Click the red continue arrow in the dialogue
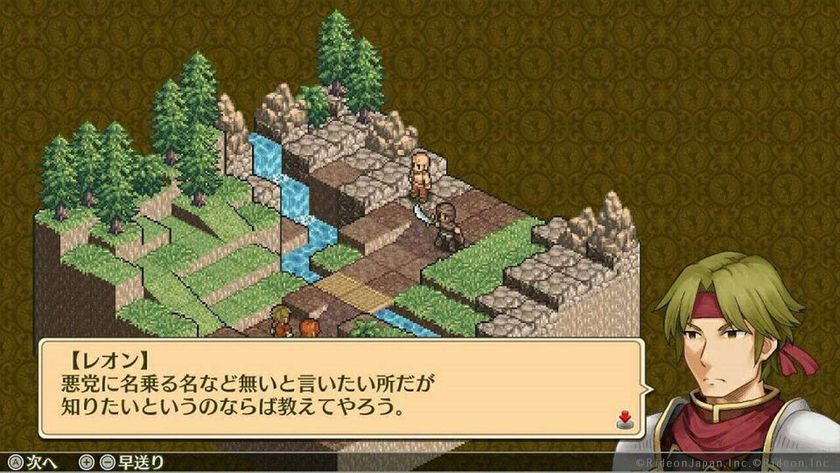This screenshot has height=473, width=840. click(x=622, y=417)
